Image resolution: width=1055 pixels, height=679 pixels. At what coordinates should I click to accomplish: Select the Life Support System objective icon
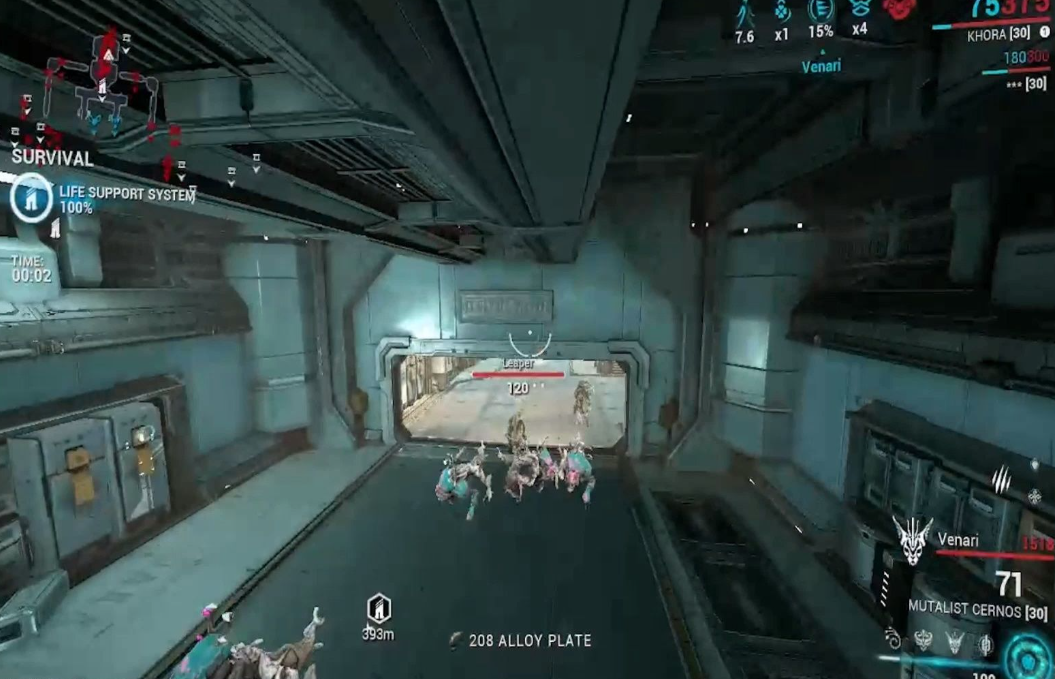(x=31, y=197)
